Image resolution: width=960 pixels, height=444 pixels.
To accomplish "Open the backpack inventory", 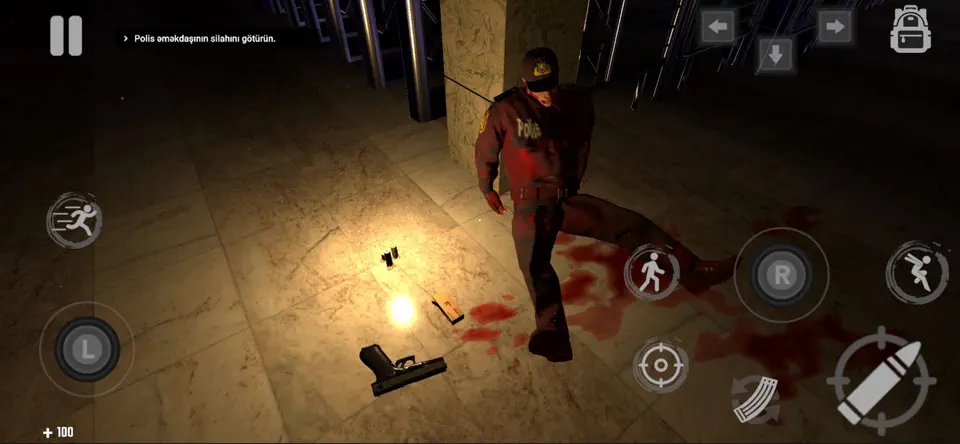I will [x=910, y=31].
